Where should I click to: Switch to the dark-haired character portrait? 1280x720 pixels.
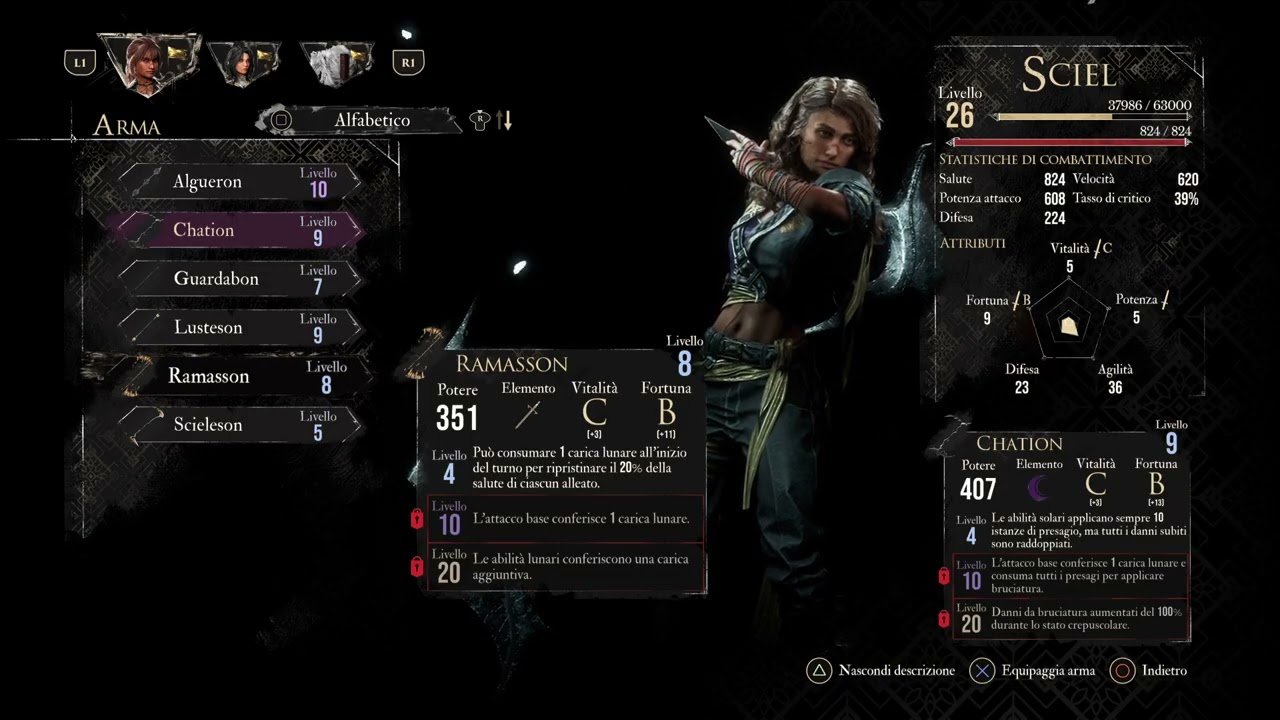coord(244,64)
